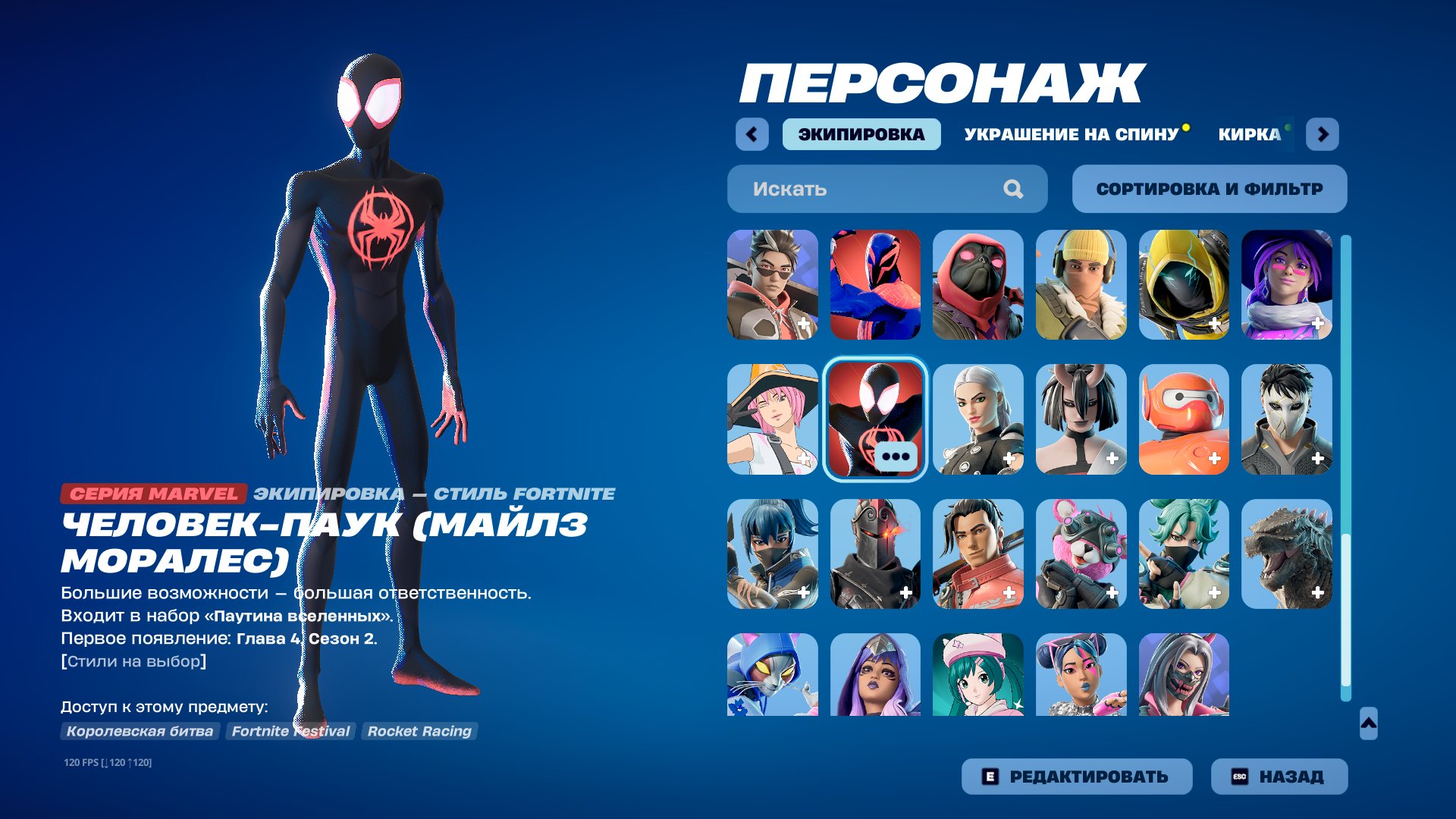Select the Godzilla outfit icon

1287,555
